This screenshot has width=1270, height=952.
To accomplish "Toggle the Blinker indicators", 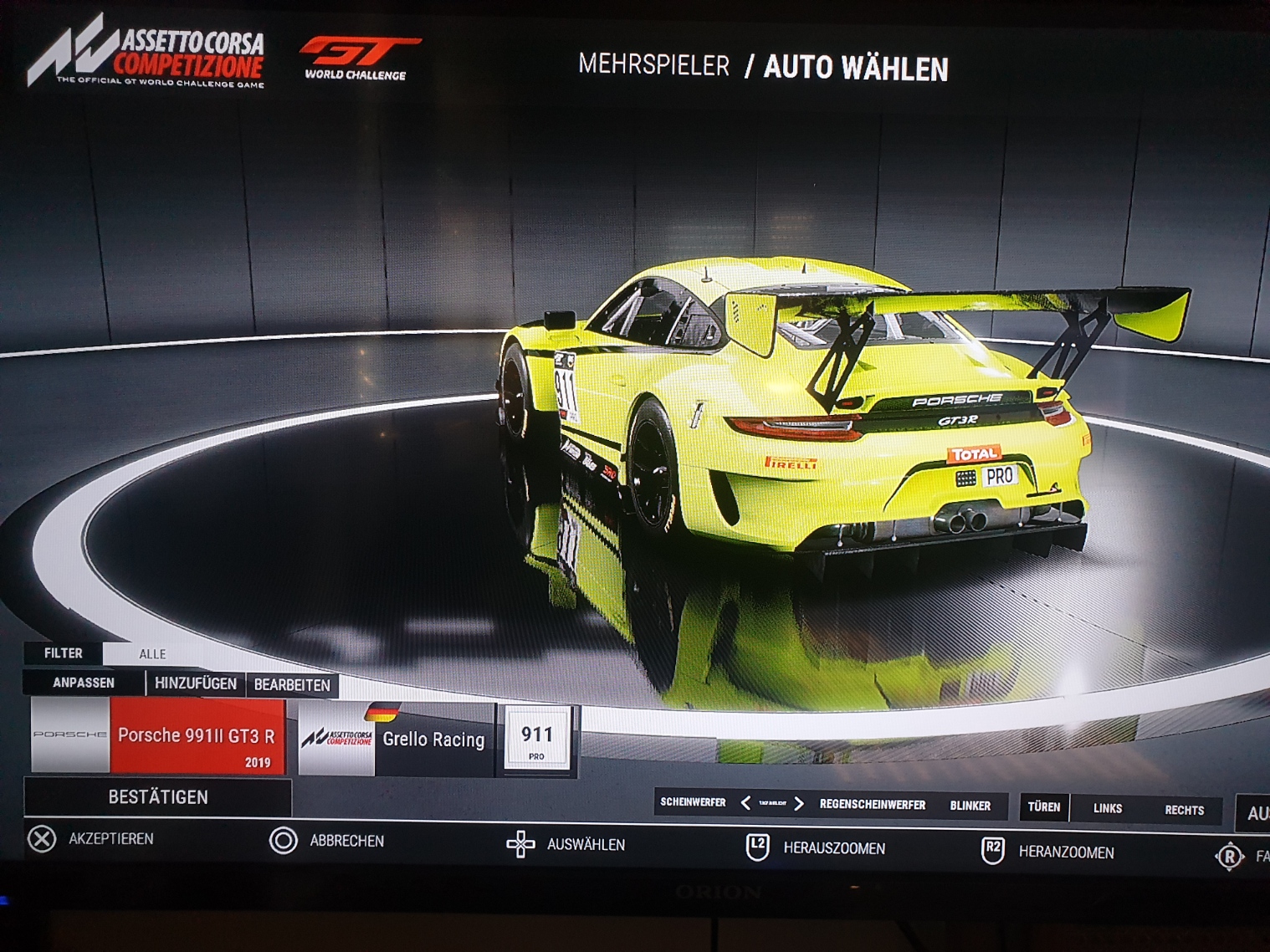I will click(970, 806).
